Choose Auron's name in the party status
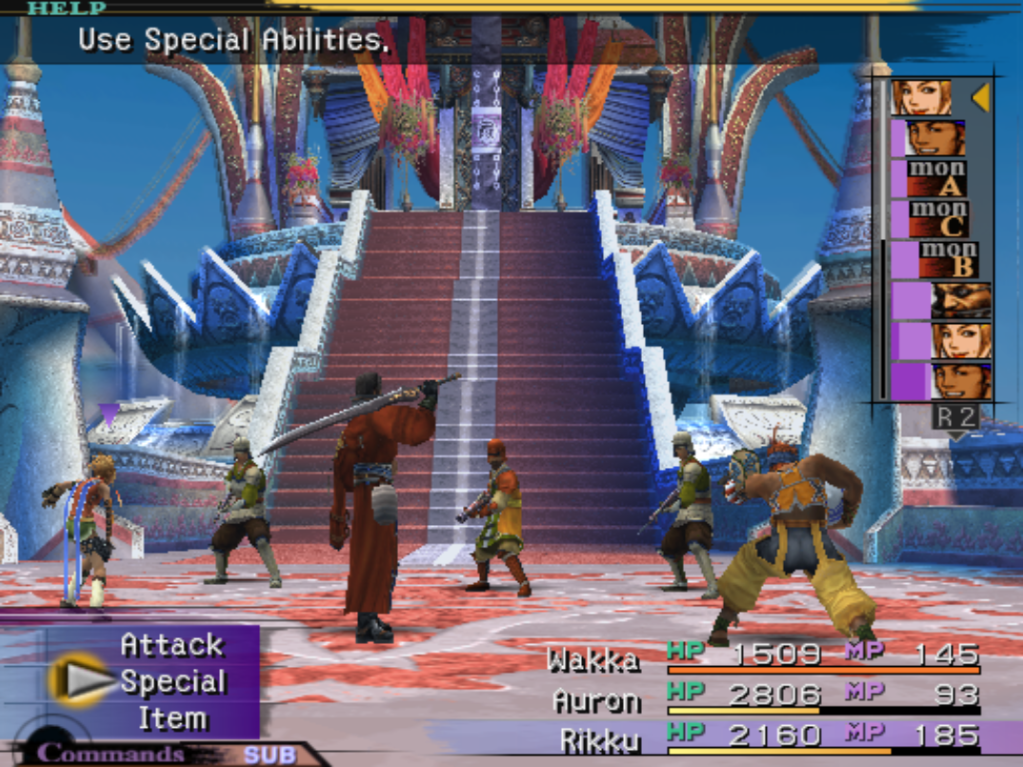 click(x=596, y=699)
